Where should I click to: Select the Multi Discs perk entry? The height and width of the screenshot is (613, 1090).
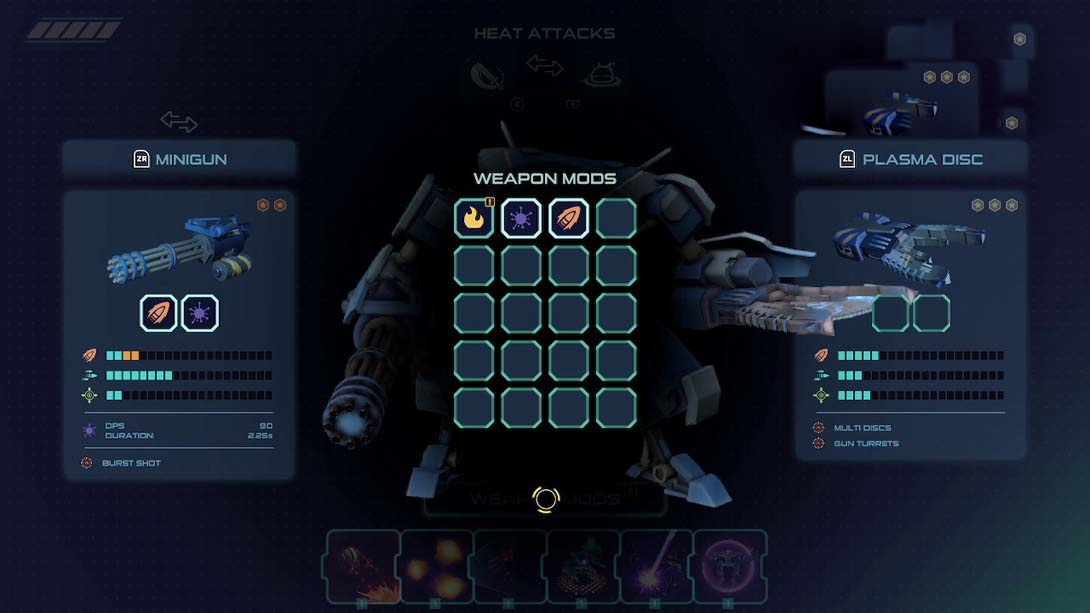coord(862,428)
